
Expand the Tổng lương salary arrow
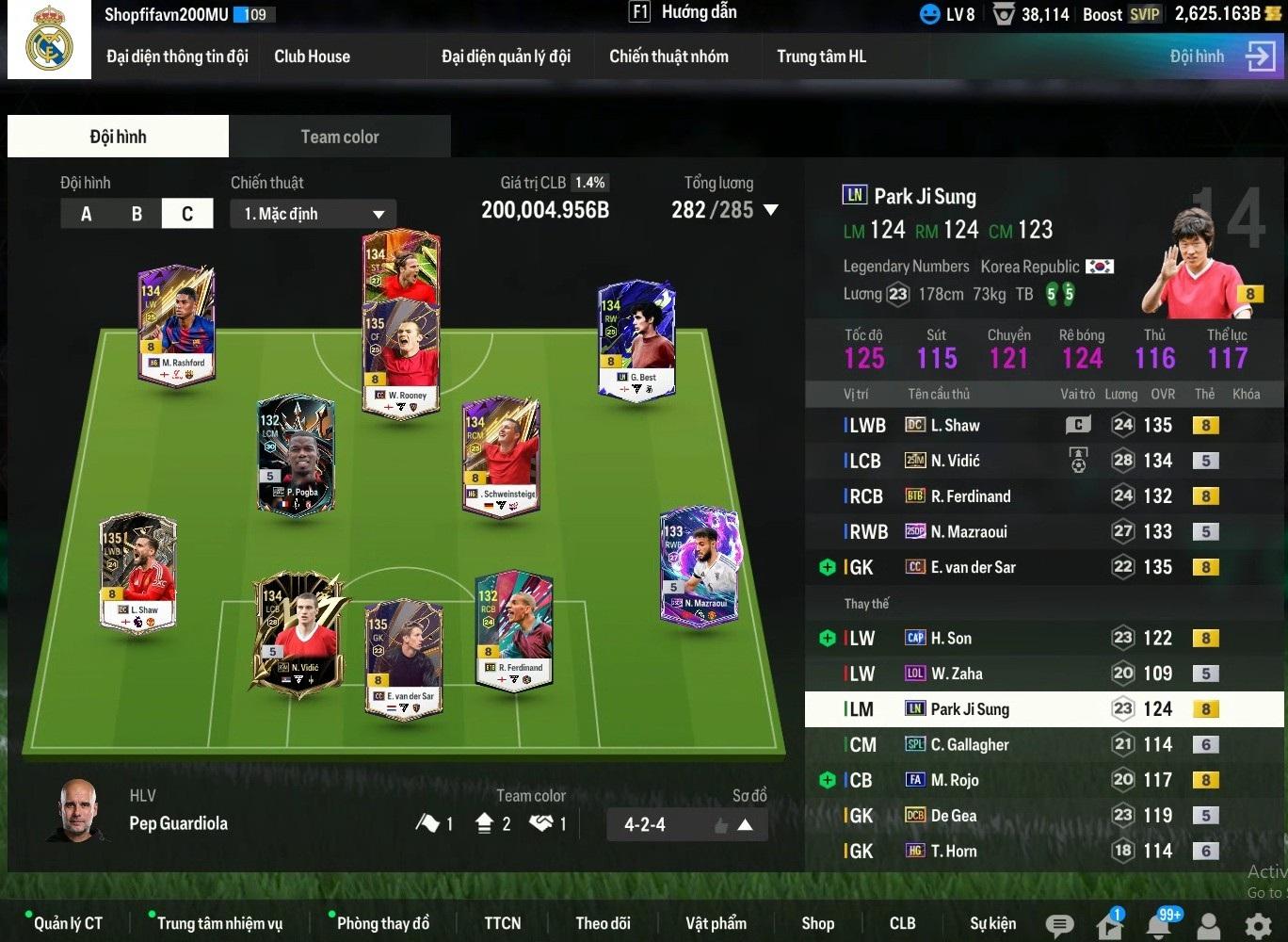pyautogui.click(x=771, y=210)
